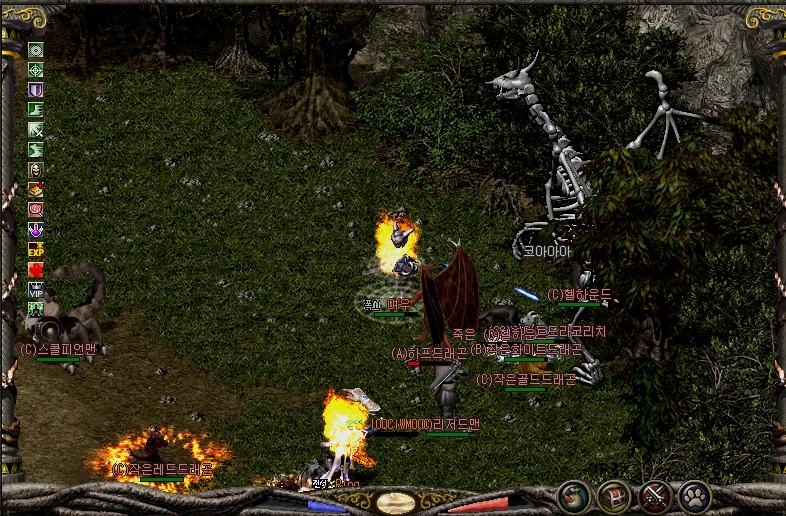Select the red spiral candy icon
The width and height of the screenshot is (786, 516).
[x=36, y=210]
